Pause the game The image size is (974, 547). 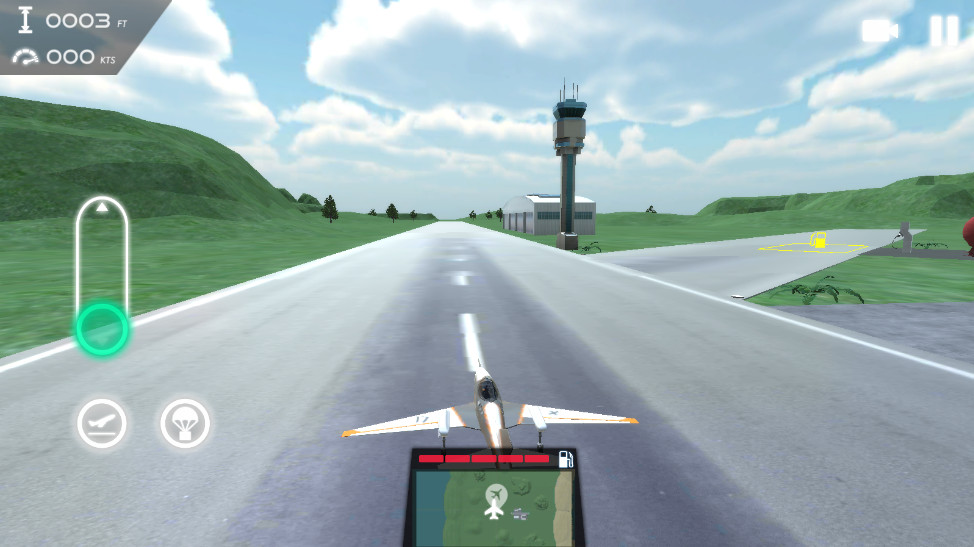click(x=943, y=31)
